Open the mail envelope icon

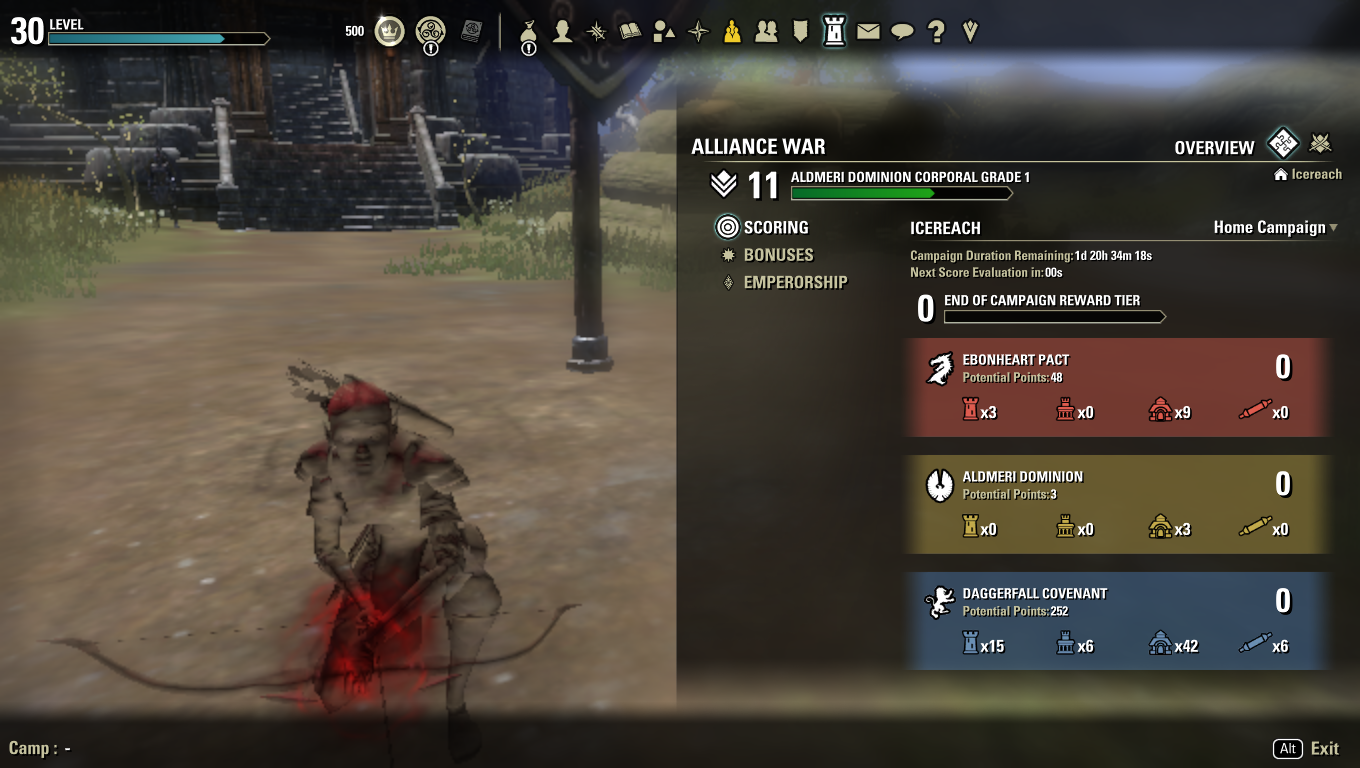tap(868, 32)
